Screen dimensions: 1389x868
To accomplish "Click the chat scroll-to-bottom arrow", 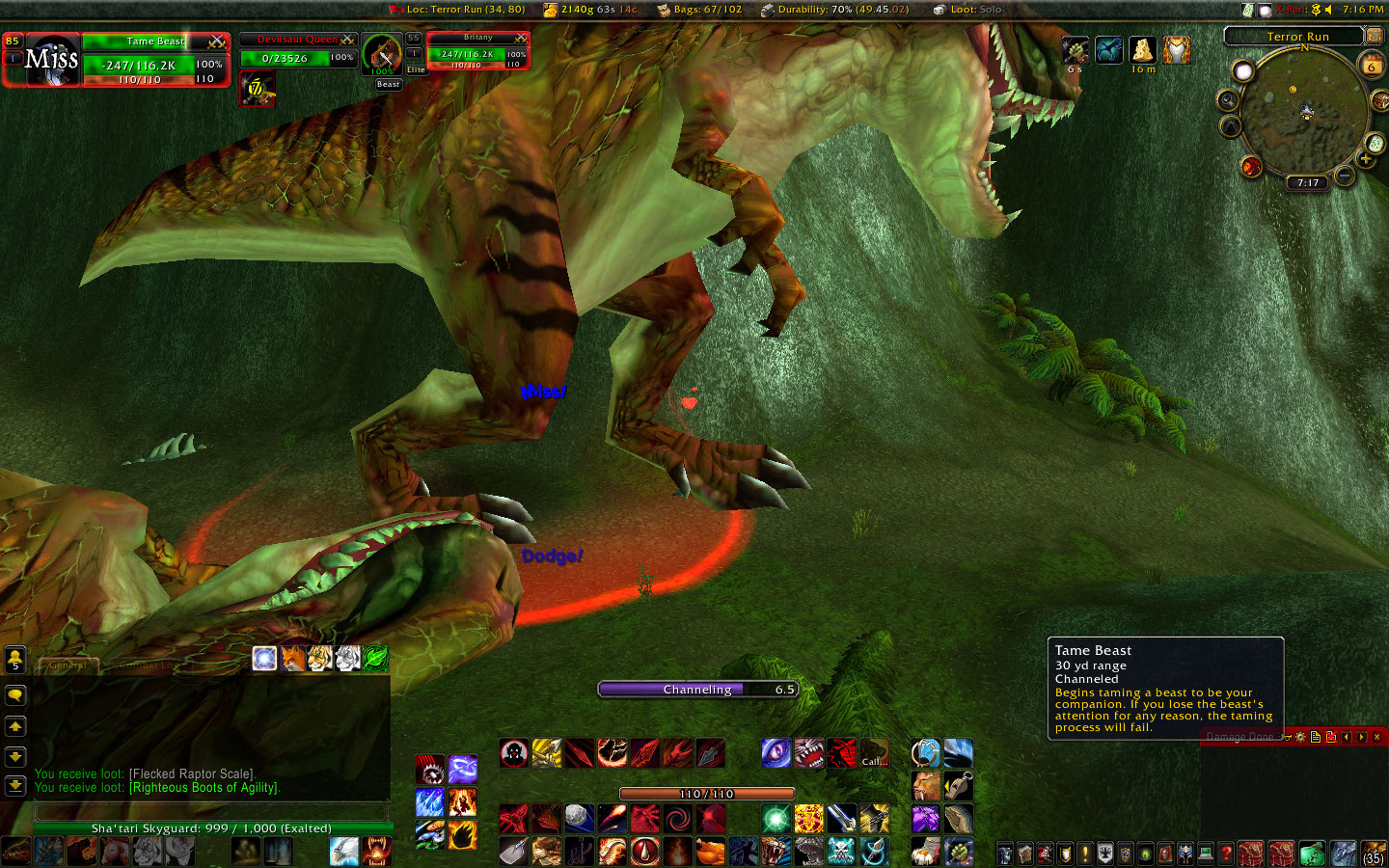I will (x=14, y=785).
